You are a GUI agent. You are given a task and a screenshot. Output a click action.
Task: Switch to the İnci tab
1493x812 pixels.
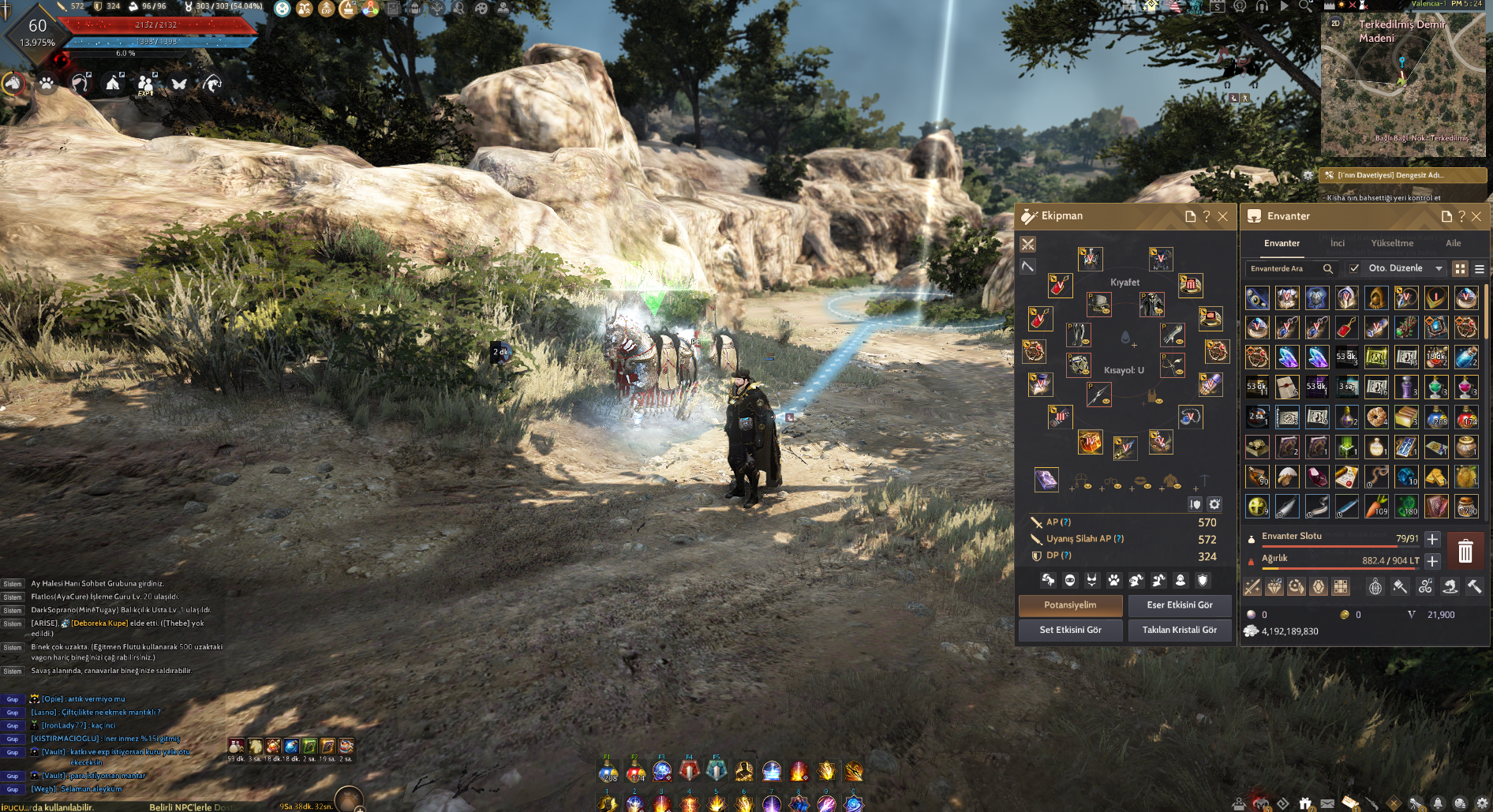1338,243
